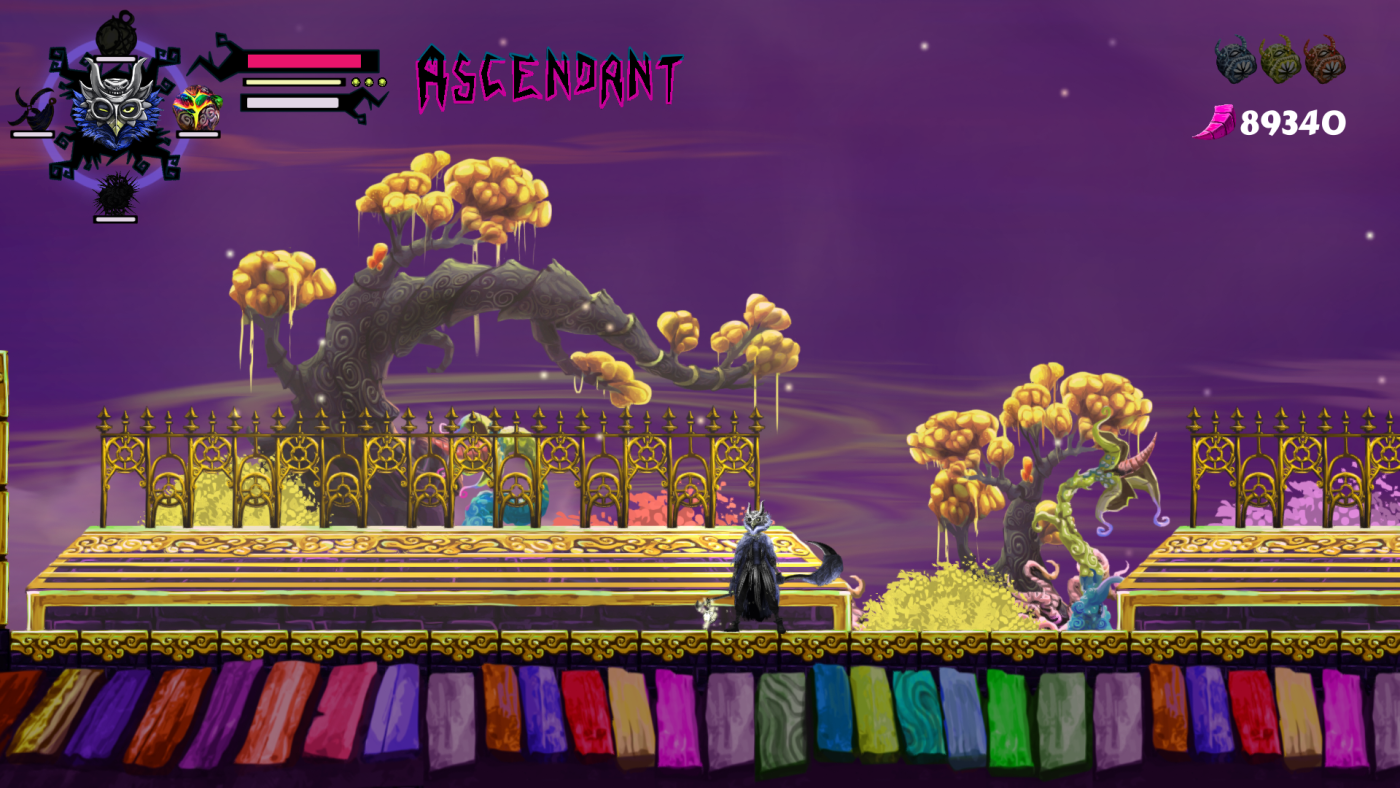Click the blue demon mask trophy
Viewport: 1400px width, 788px height.
point(1235,60)
